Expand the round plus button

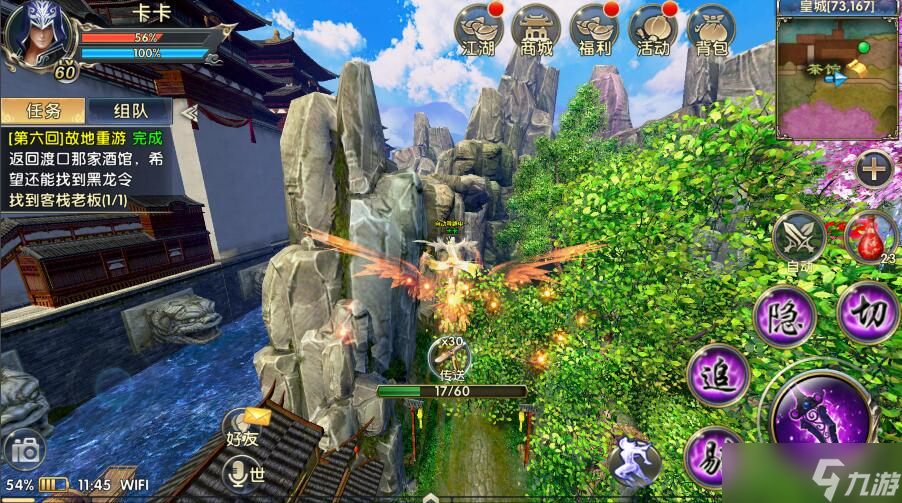(x=874, y=169)
